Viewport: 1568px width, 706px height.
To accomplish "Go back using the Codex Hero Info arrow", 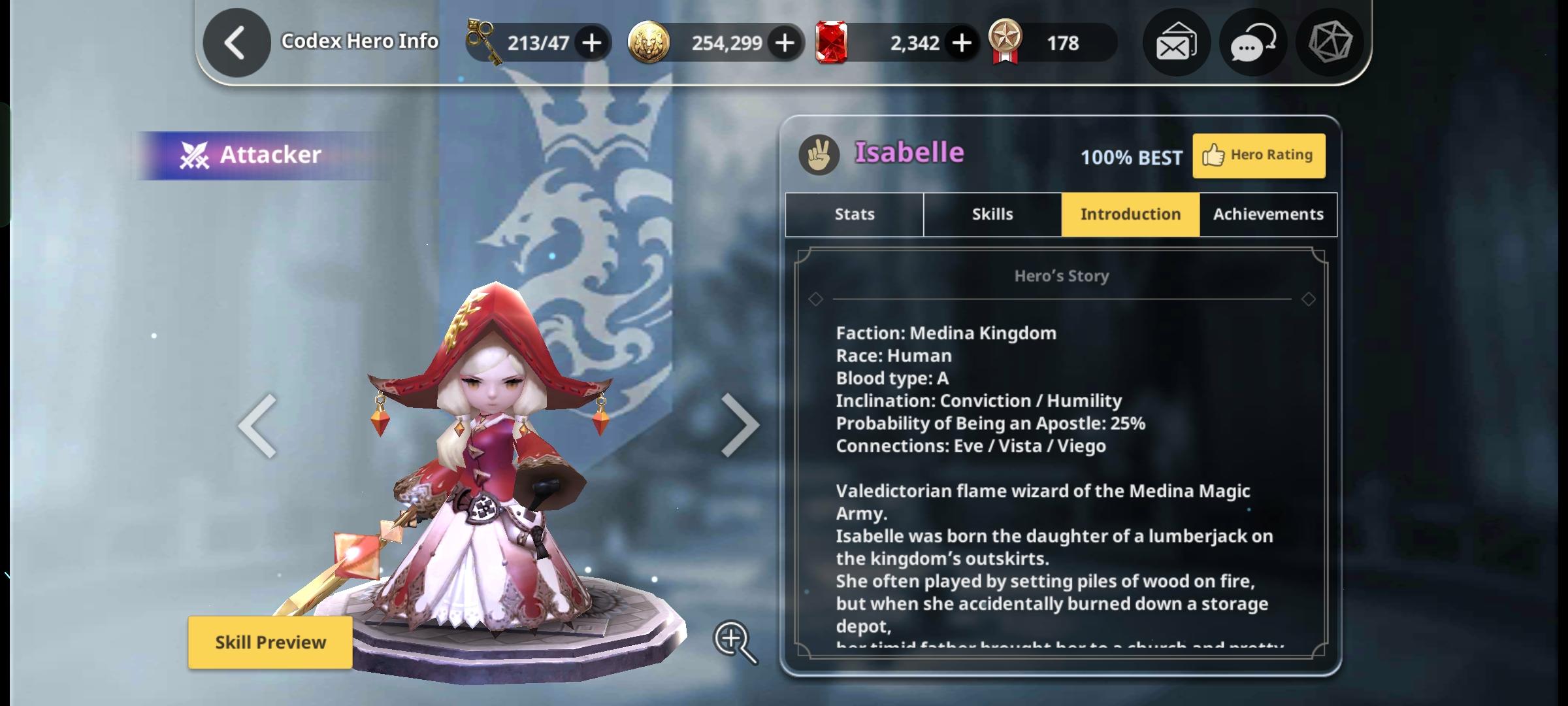I will click(235, 42).
